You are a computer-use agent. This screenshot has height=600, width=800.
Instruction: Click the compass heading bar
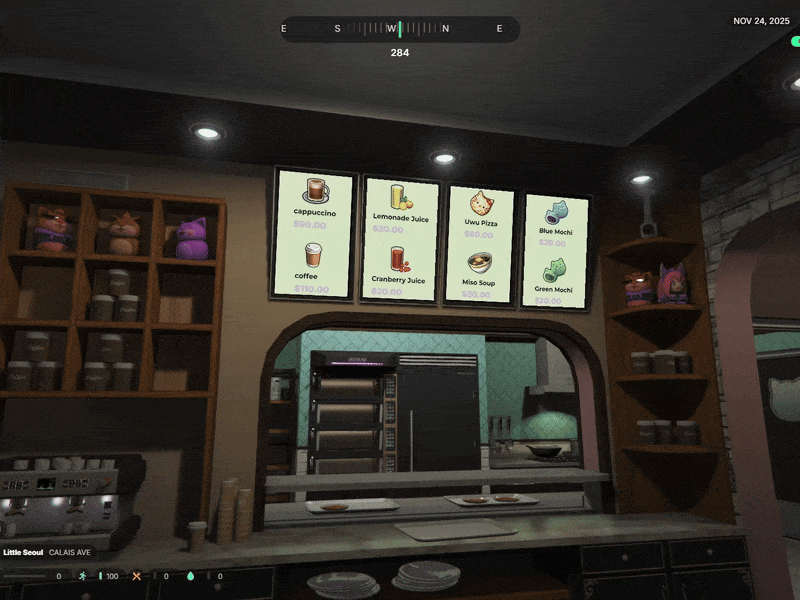[x=399, y=29]
